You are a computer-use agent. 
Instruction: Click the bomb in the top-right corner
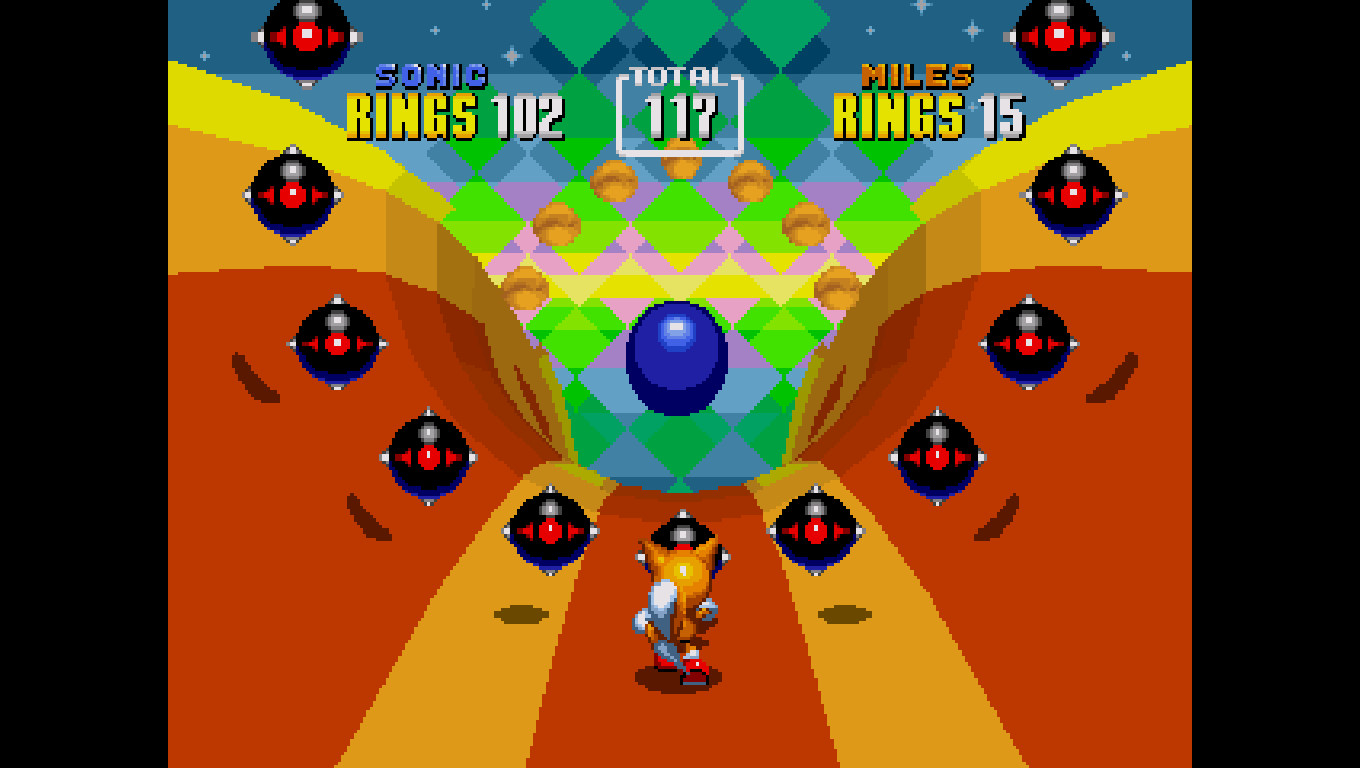[x=1060, y=35]
